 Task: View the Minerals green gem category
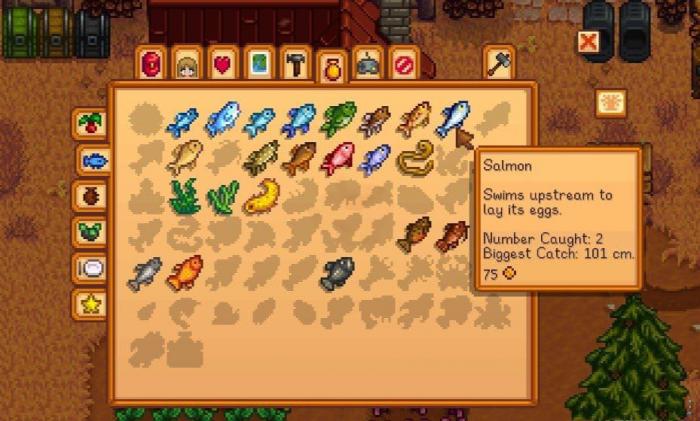tap(91, 232)
